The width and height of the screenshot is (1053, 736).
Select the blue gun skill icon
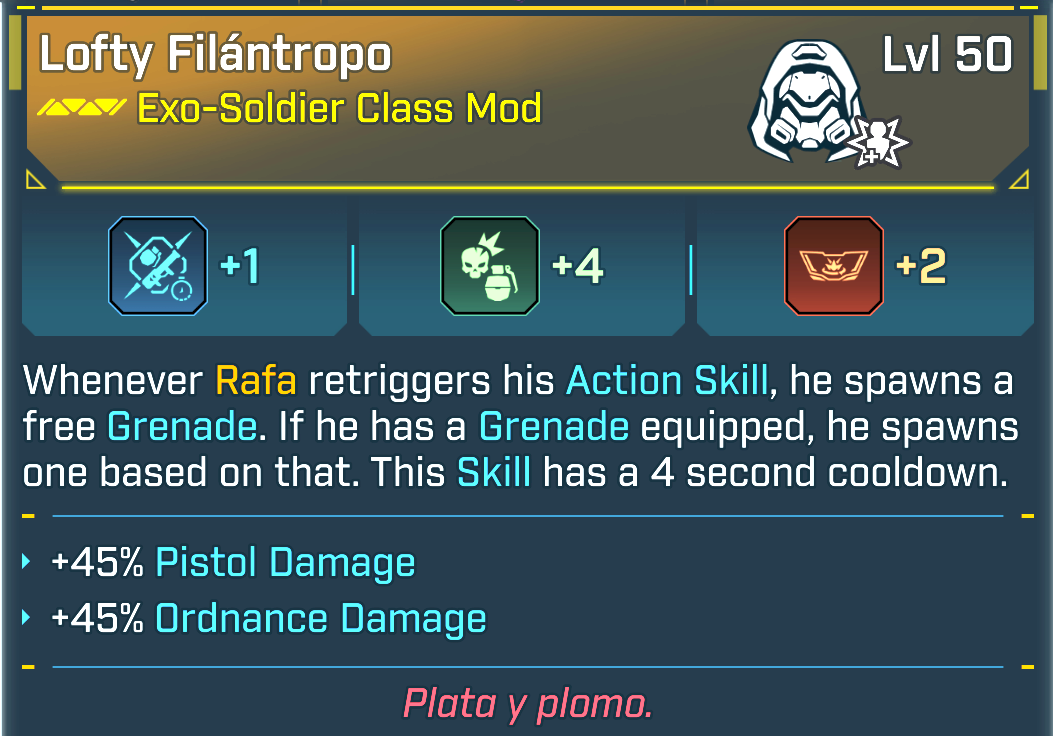point(157,266)
